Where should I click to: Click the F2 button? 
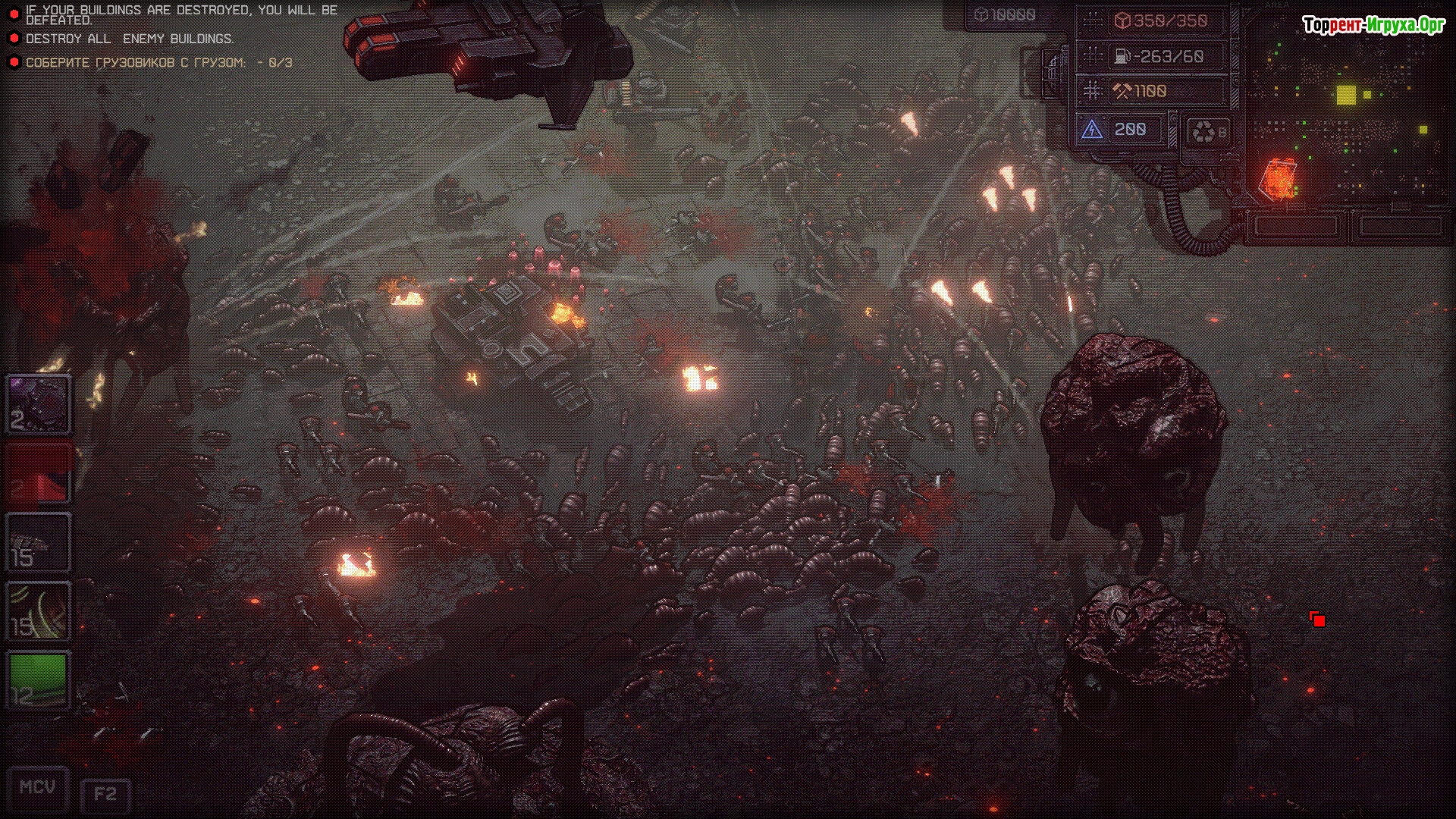pos(105,795)
